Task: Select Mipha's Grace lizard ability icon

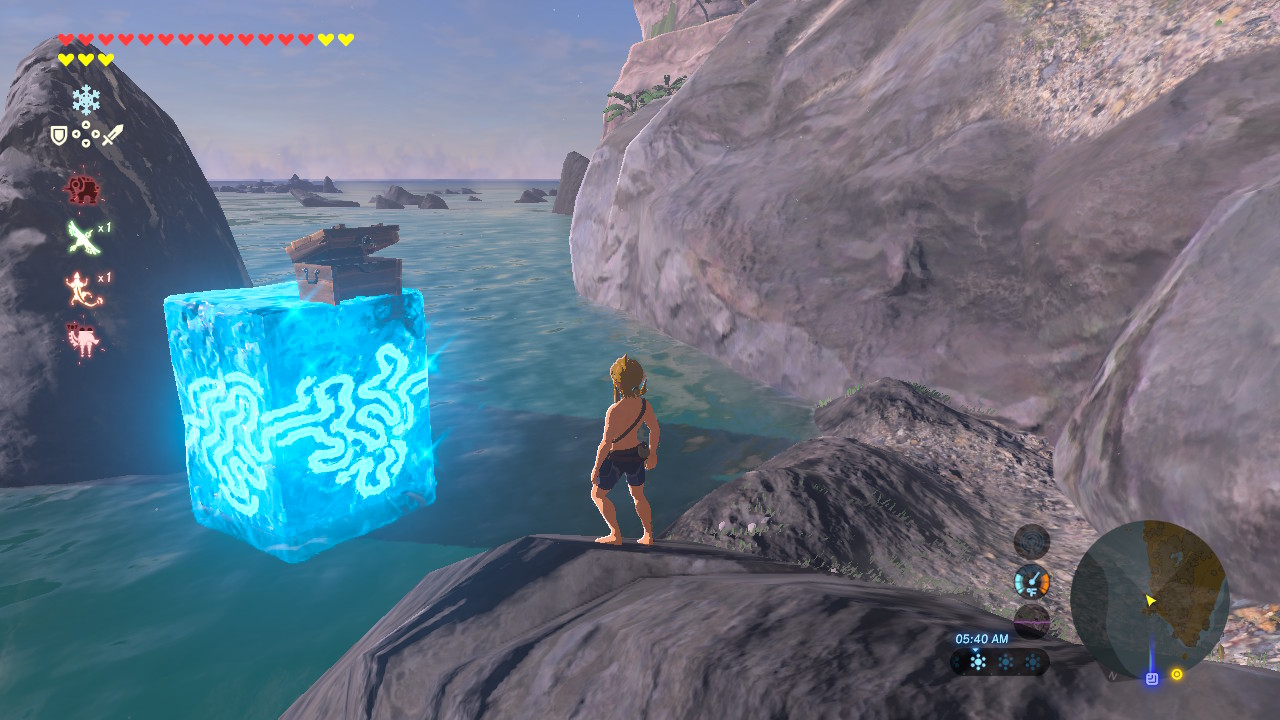Action: pos(82,288)
